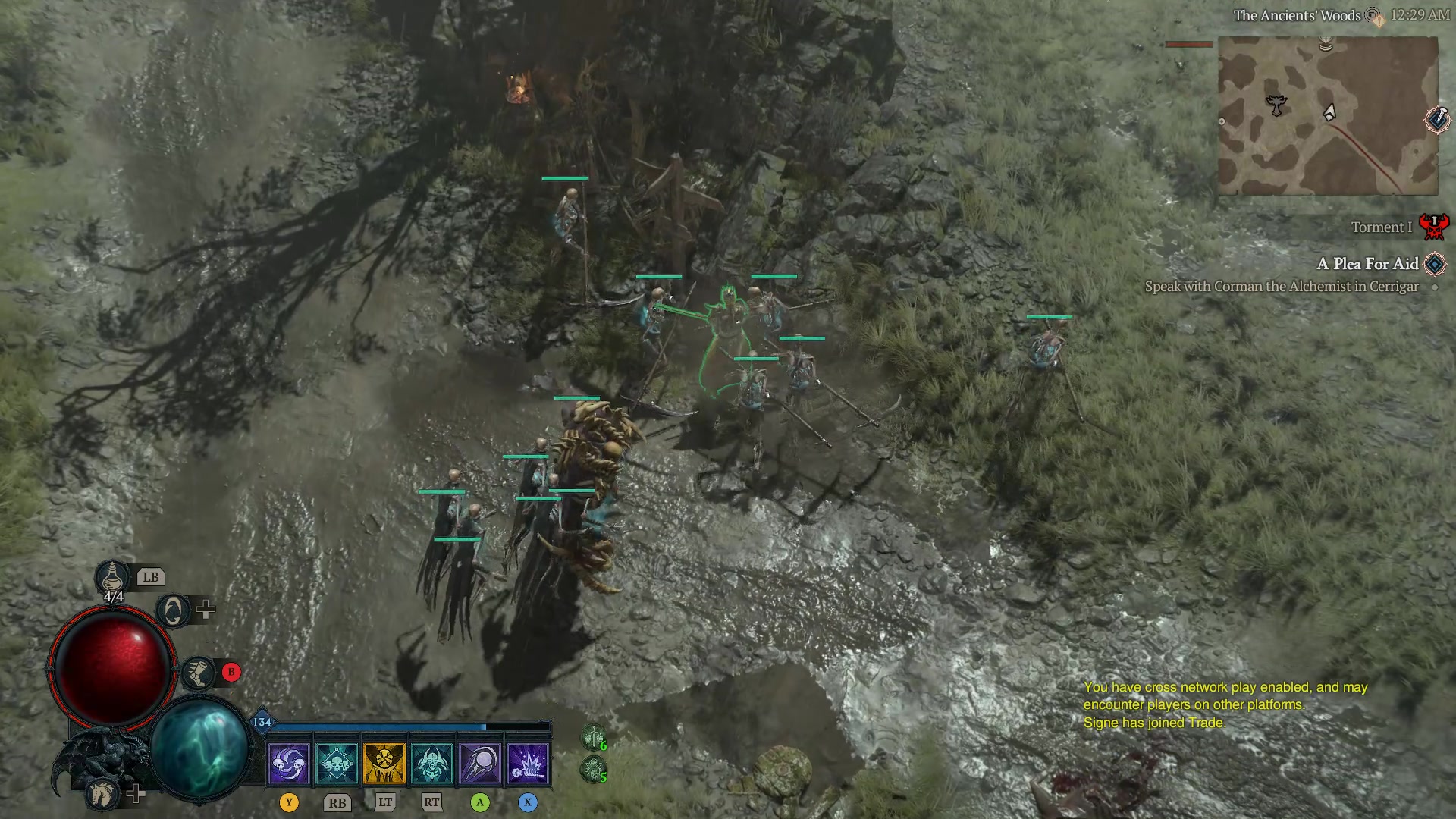Viewport: 1456px width, 819px height.
Task: Click the curved-arrow icon above the evade button
Action: click(173, 610)
